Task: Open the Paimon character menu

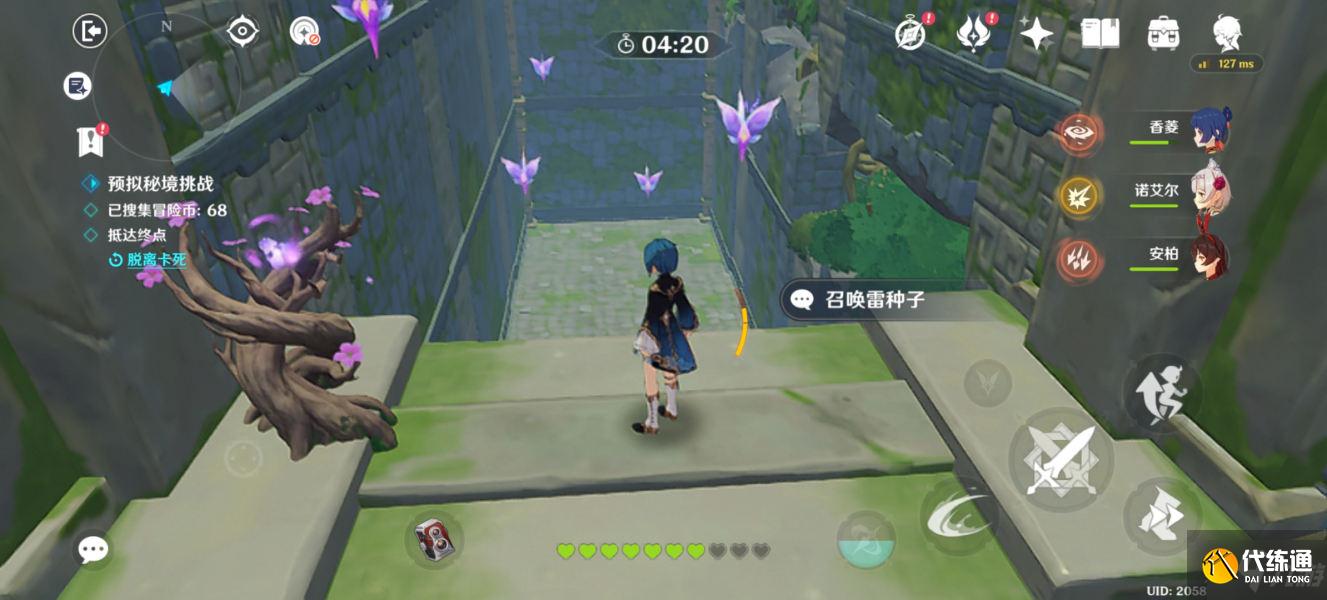Action: click(1226, 34)
